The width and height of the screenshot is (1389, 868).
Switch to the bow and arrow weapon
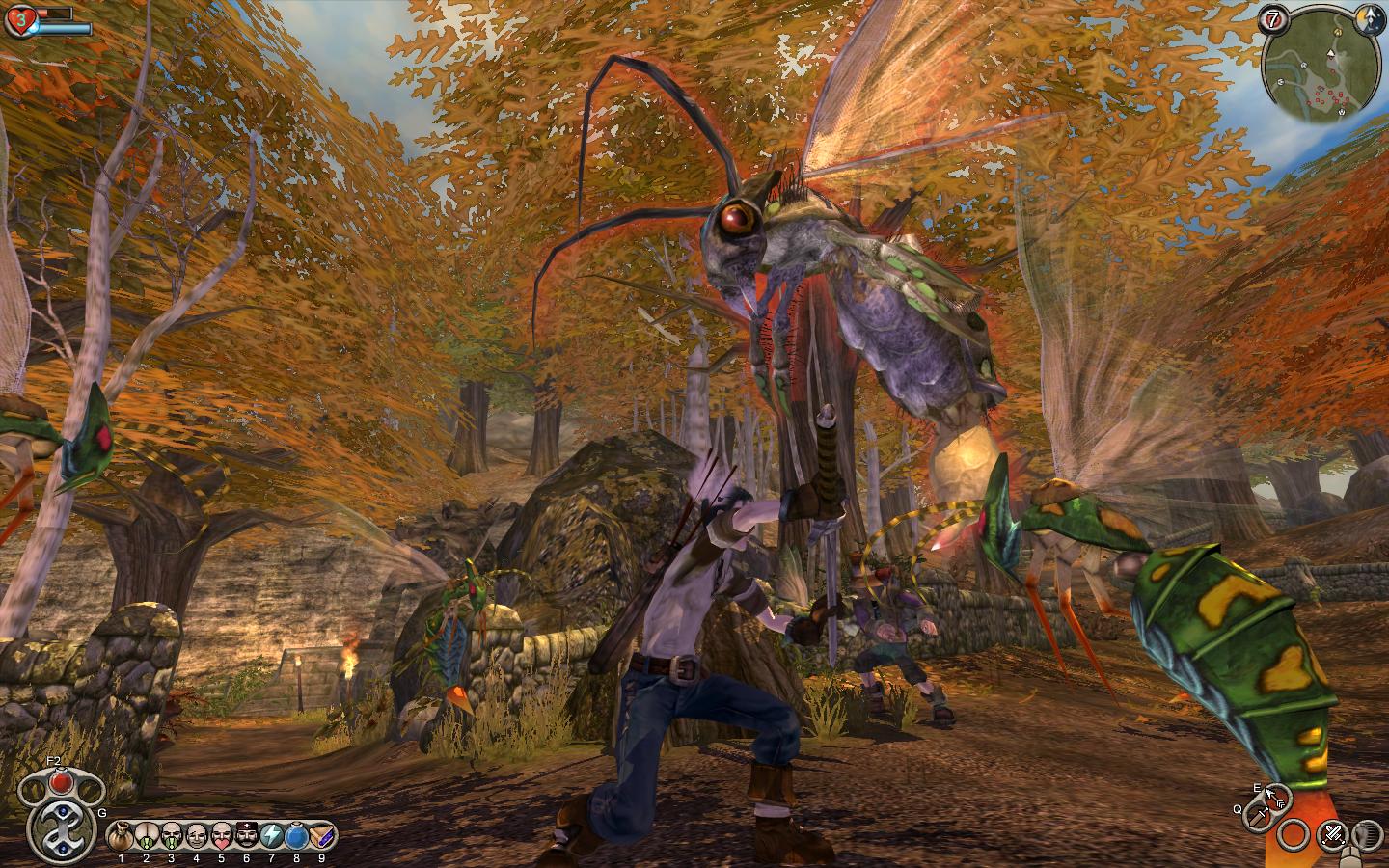1274,798
